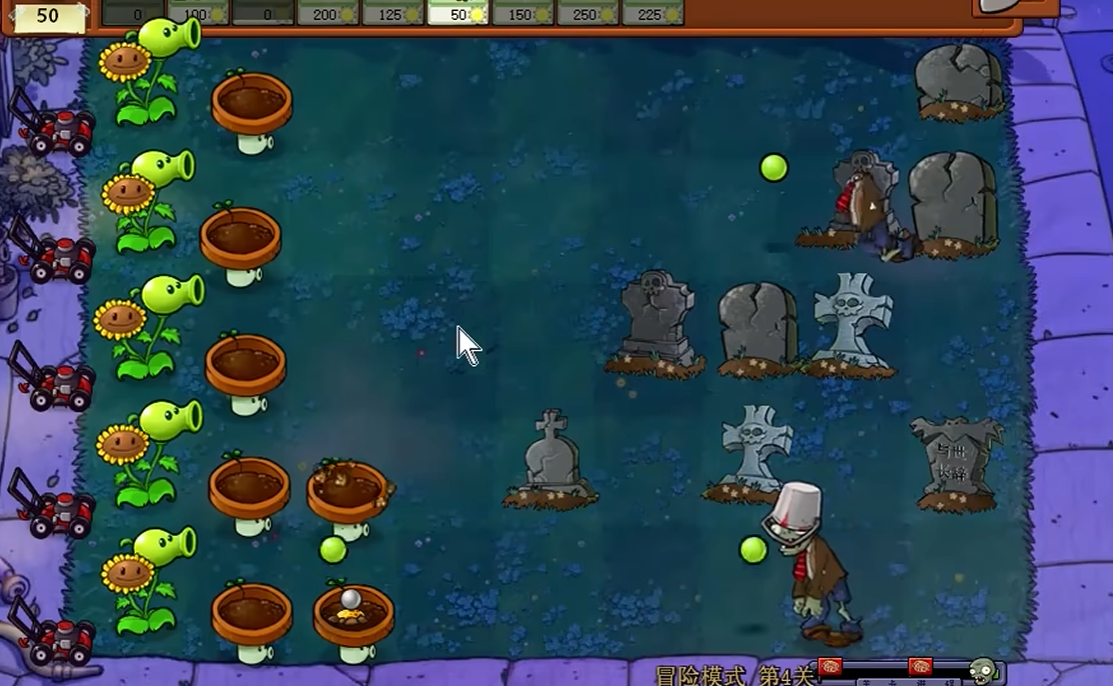Pick the 250 sun seed packet
Screen dimensions: 1113x686
587,12
